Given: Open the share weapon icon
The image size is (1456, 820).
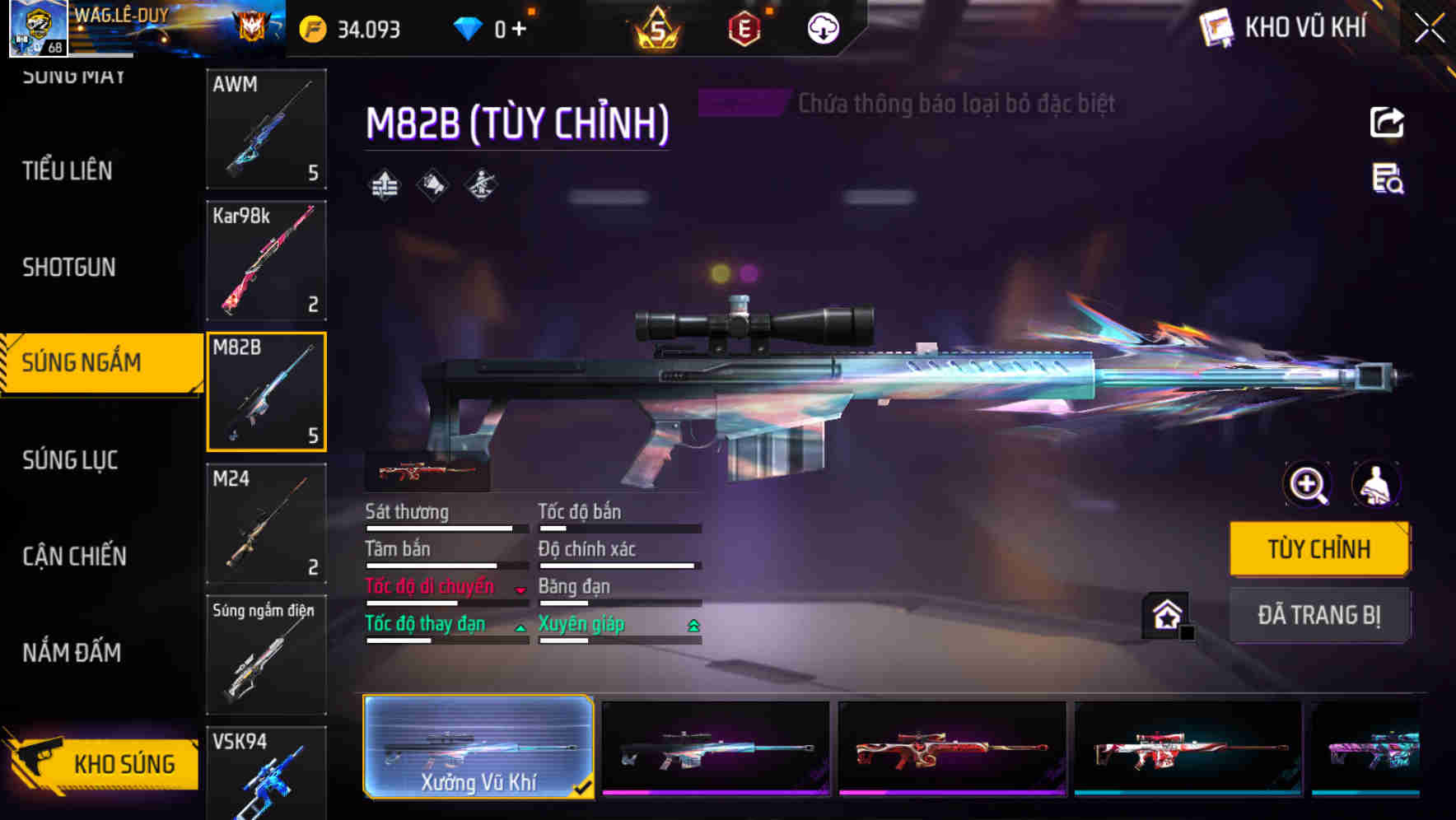Looking at the screenshot, I should [x=1388, y=122].
